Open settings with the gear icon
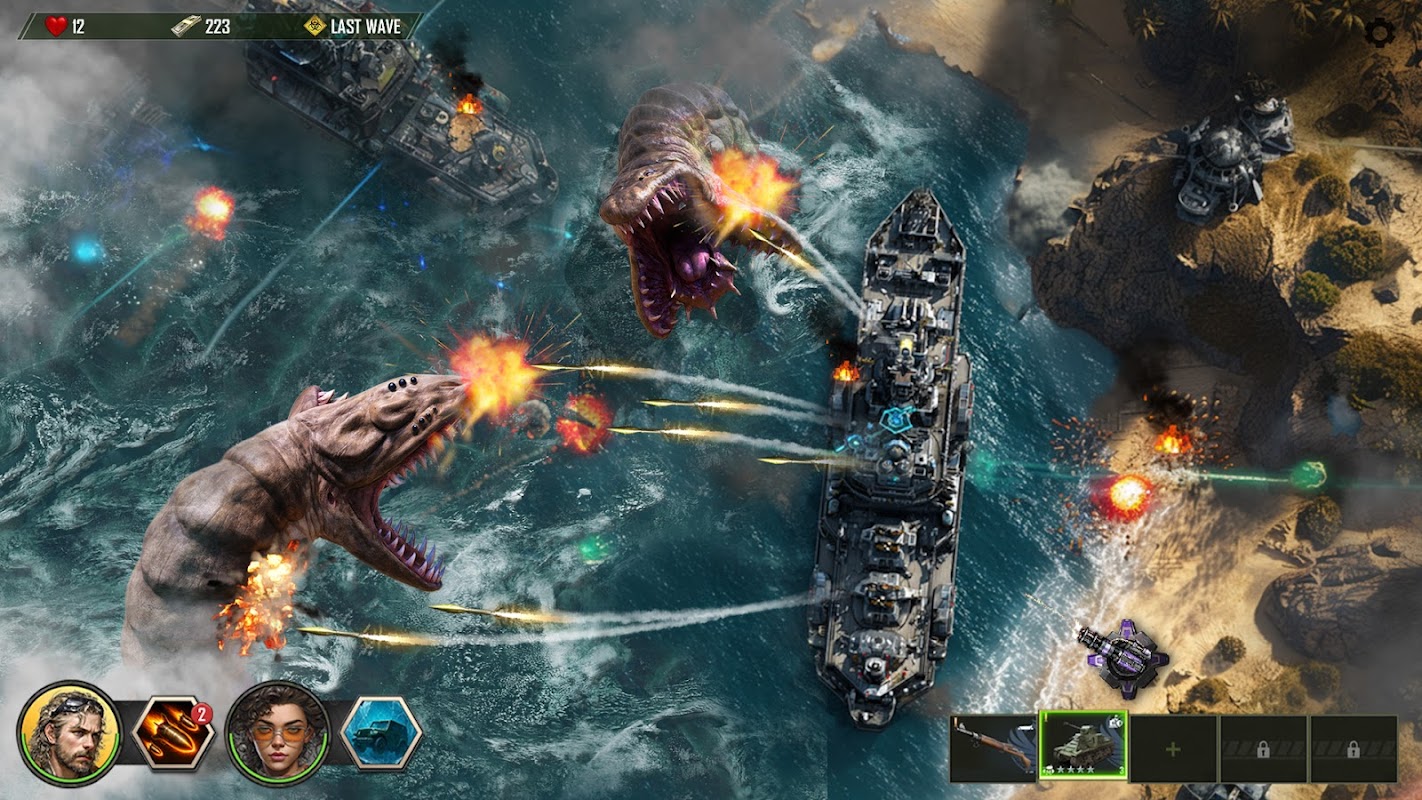The height and width of the screenshot is (800, 1422). coord(1380,34)
